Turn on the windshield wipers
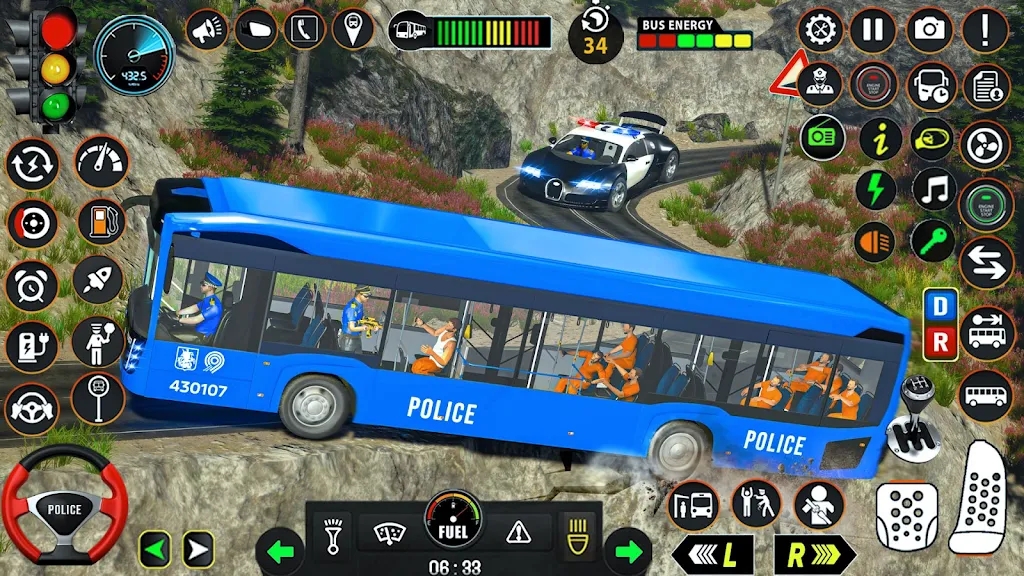1024x576 pixels. 390,531
